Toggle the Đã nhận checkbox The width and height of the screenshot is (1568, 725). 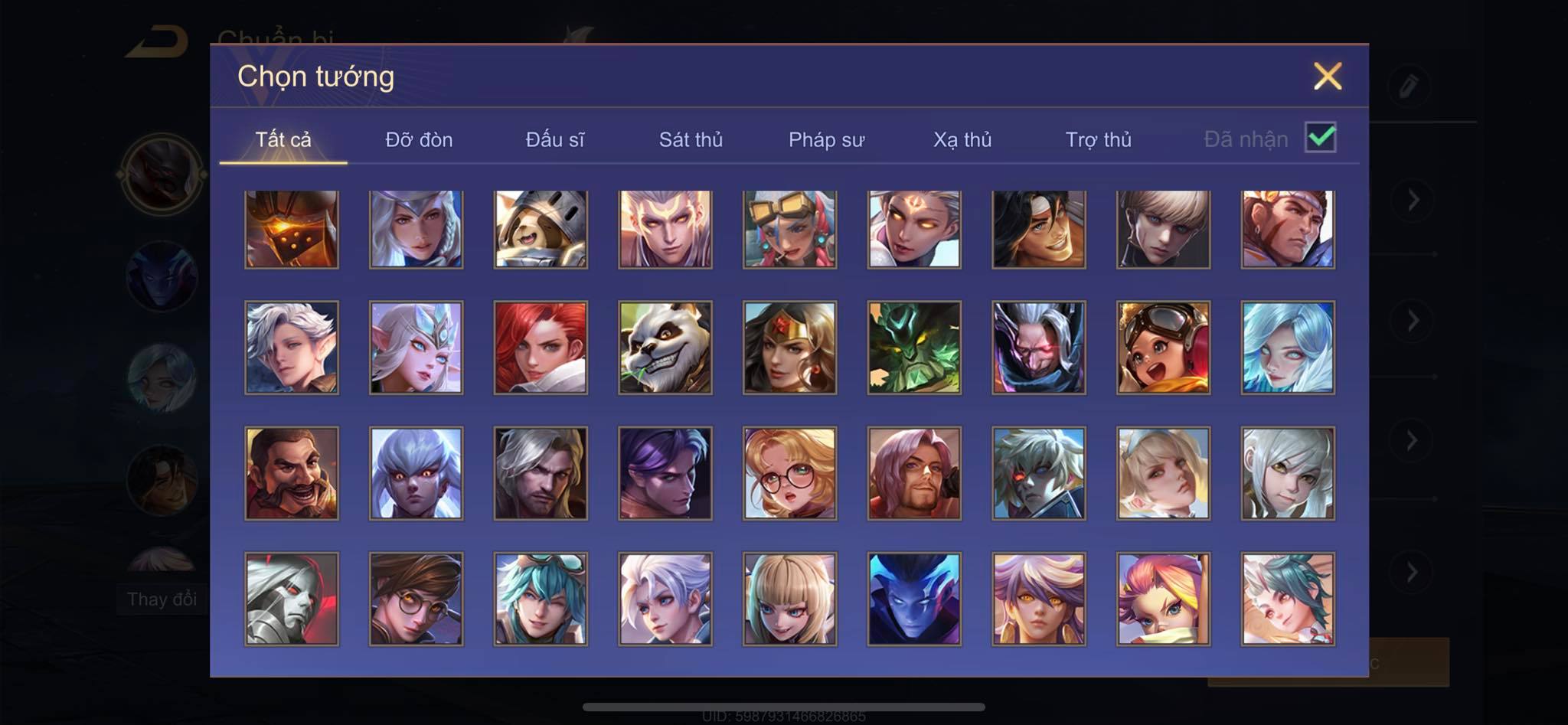1320,138
